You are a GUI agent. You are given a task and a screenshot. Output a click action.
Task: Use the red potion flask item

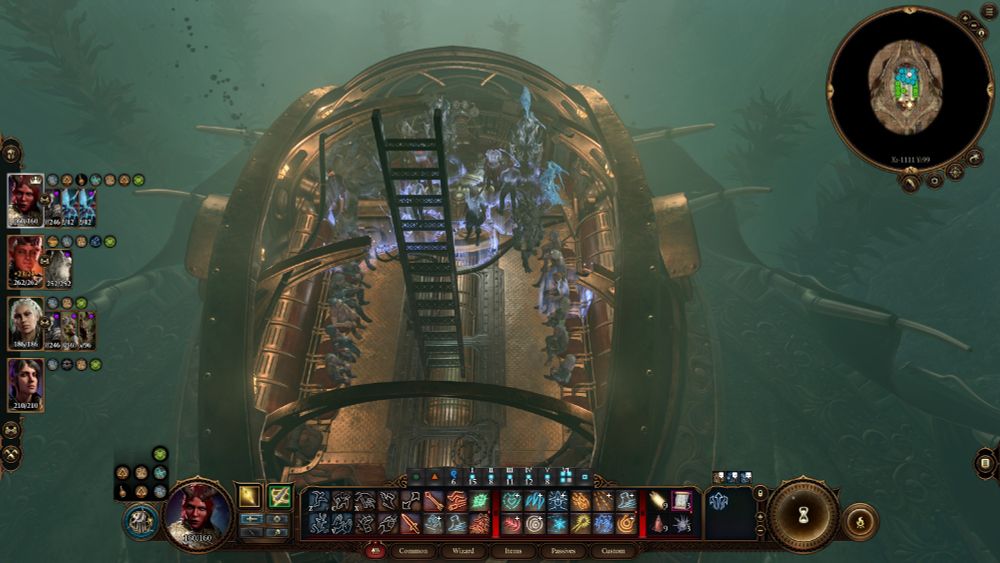[659, 523]
